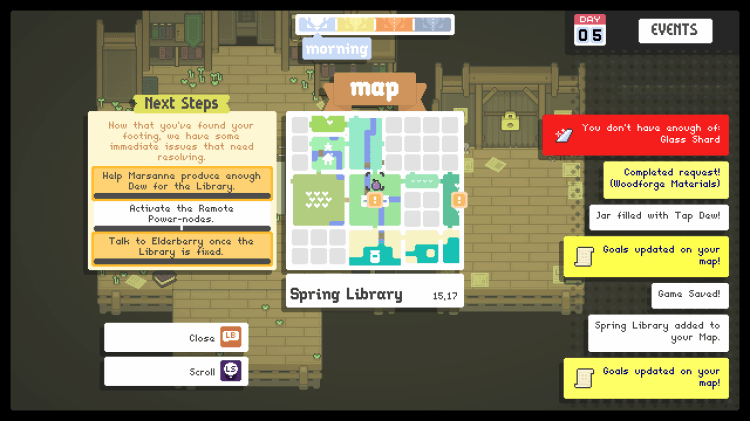Image resolution: width=750 pixels, height=421 pixels.
Task: Click the orange exclamation marker at map center
Action: [x=375, y=199]
